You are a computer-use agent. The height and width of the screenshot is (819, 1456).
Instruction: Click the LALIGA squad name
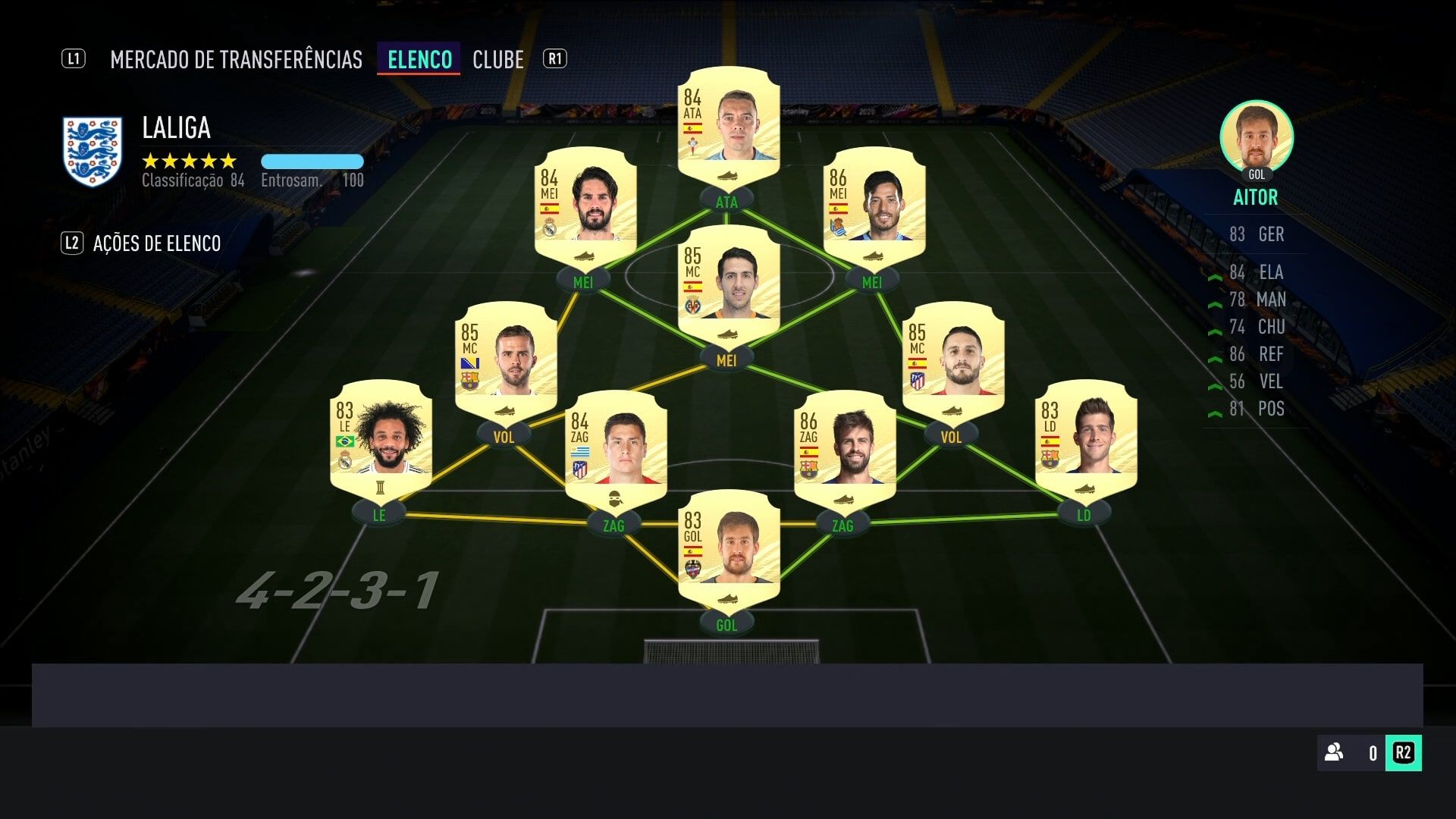click(175, 128)
